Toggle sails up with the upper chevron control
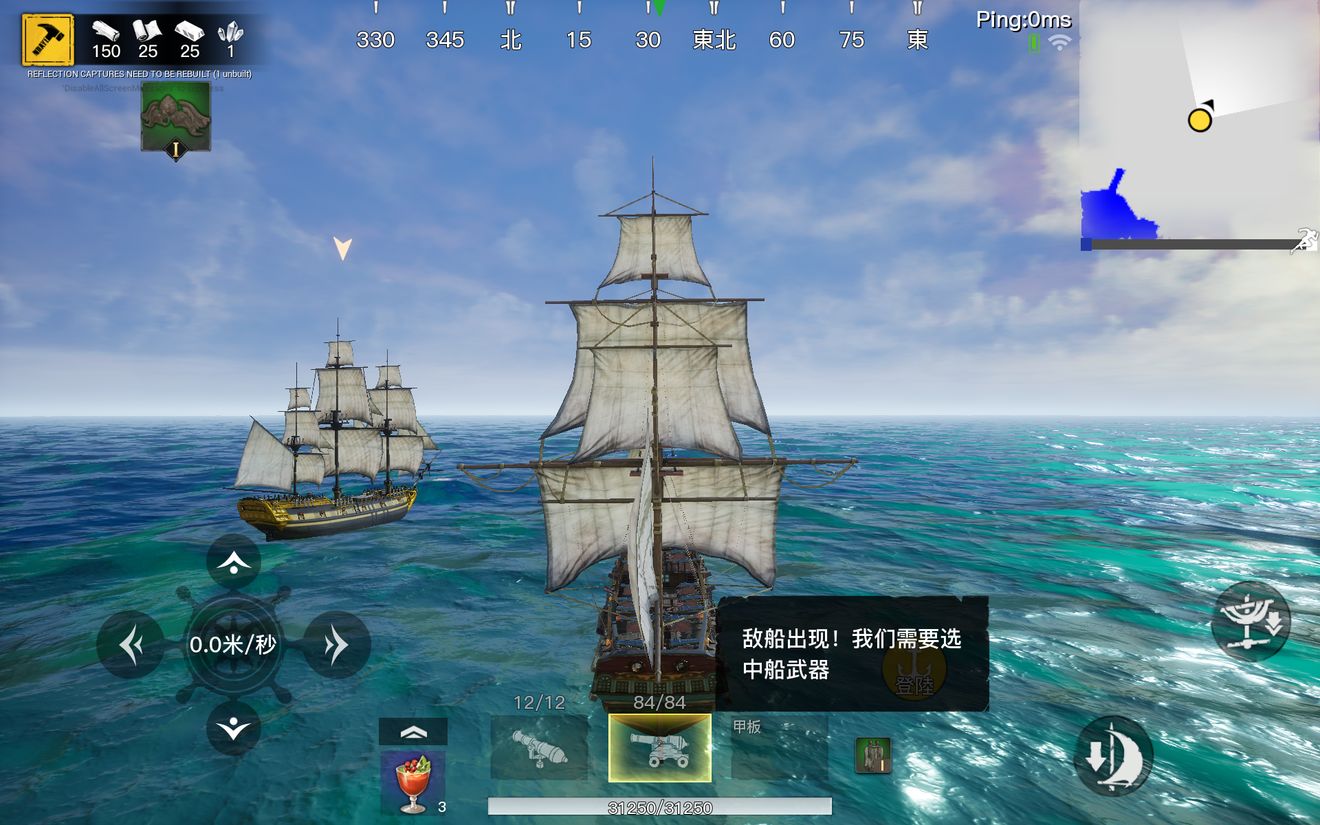Viewport: 1320px width, 825px height. 233,562
